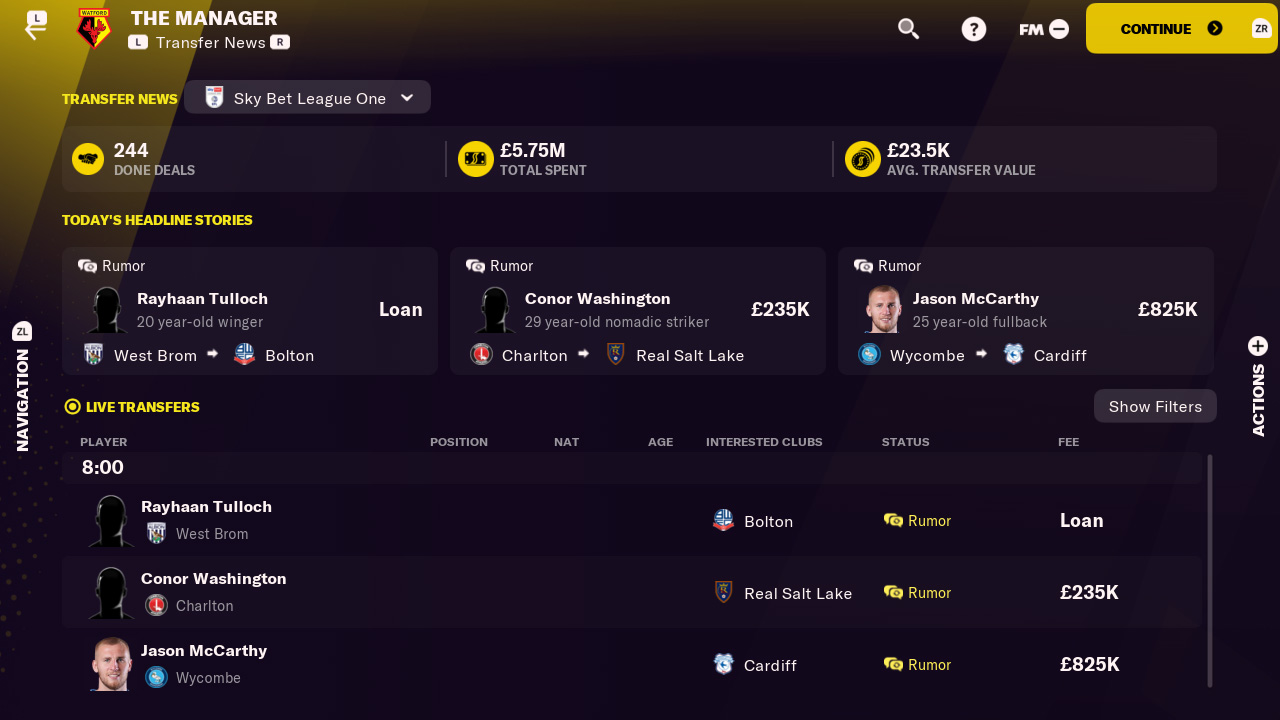Click the Cardiff badge in McCarthy's rumor card
1280x720 pixels.
(1014, 355)
